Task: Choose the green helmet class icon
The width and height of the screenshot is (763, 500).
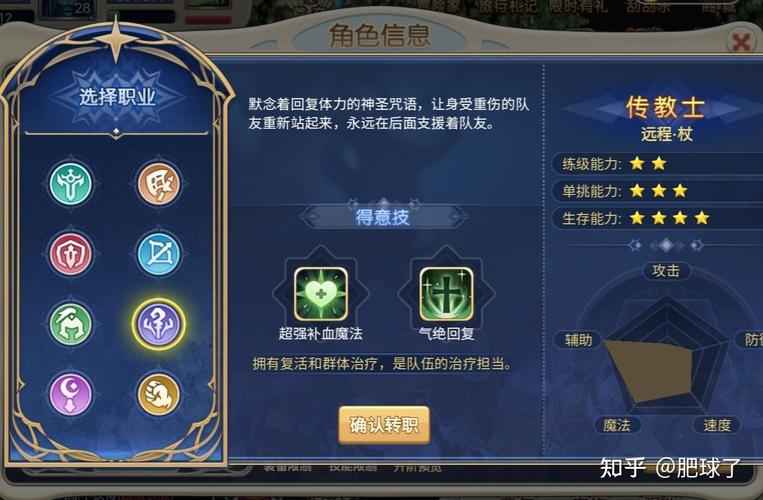Action: pyautogui.click(x=71, y=323)
